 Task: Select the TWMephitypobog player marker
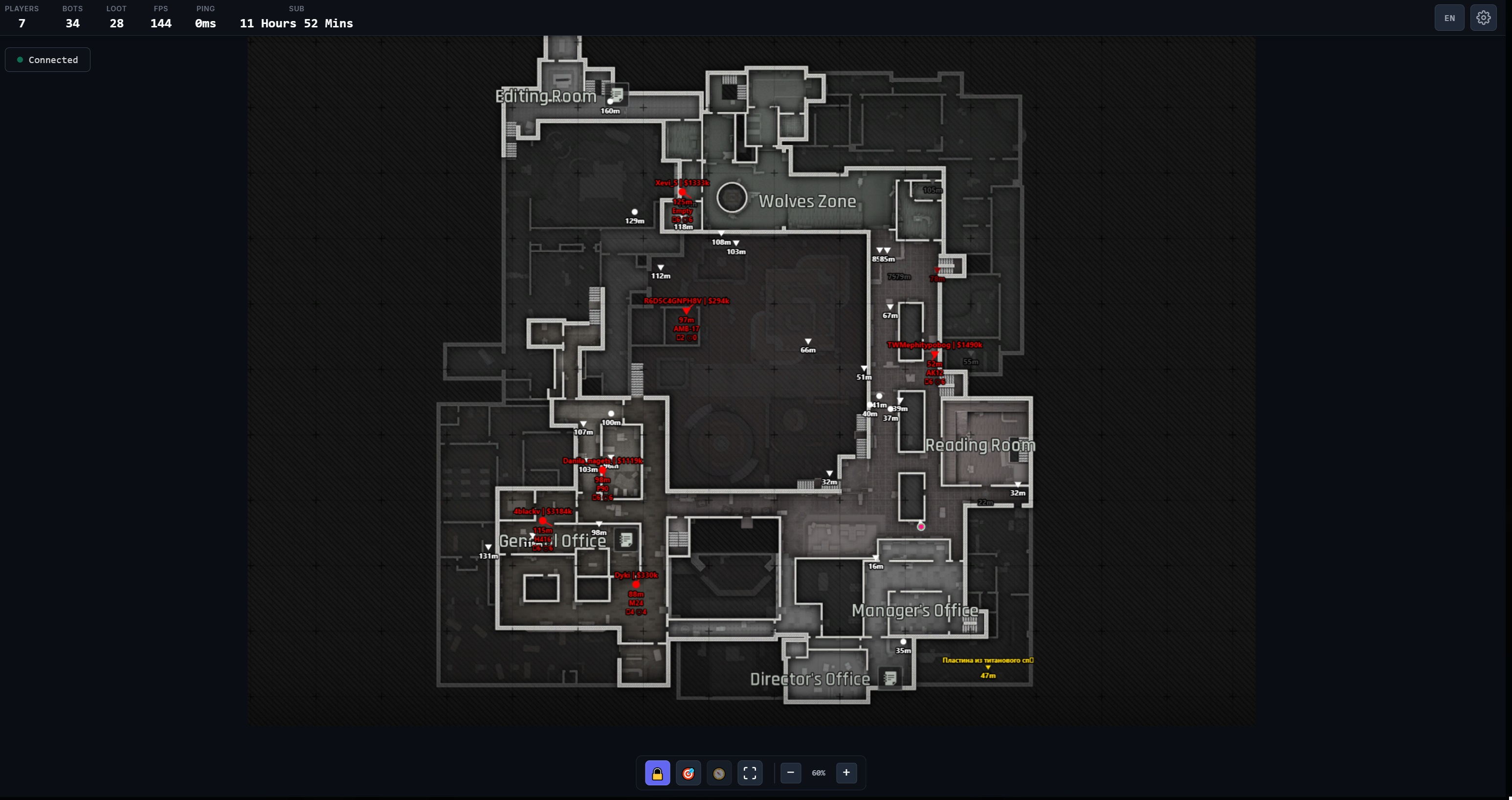934,354
